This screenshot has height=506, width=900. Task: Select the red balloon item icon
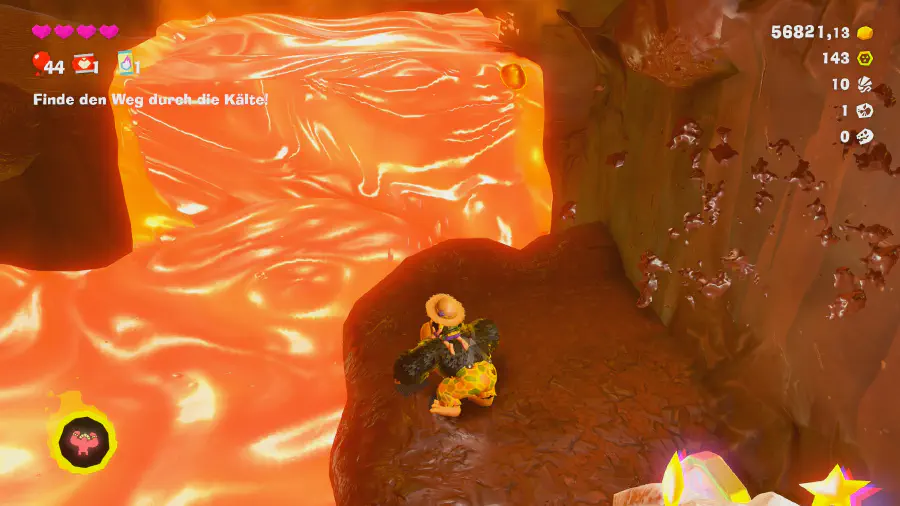coord(41,65)
